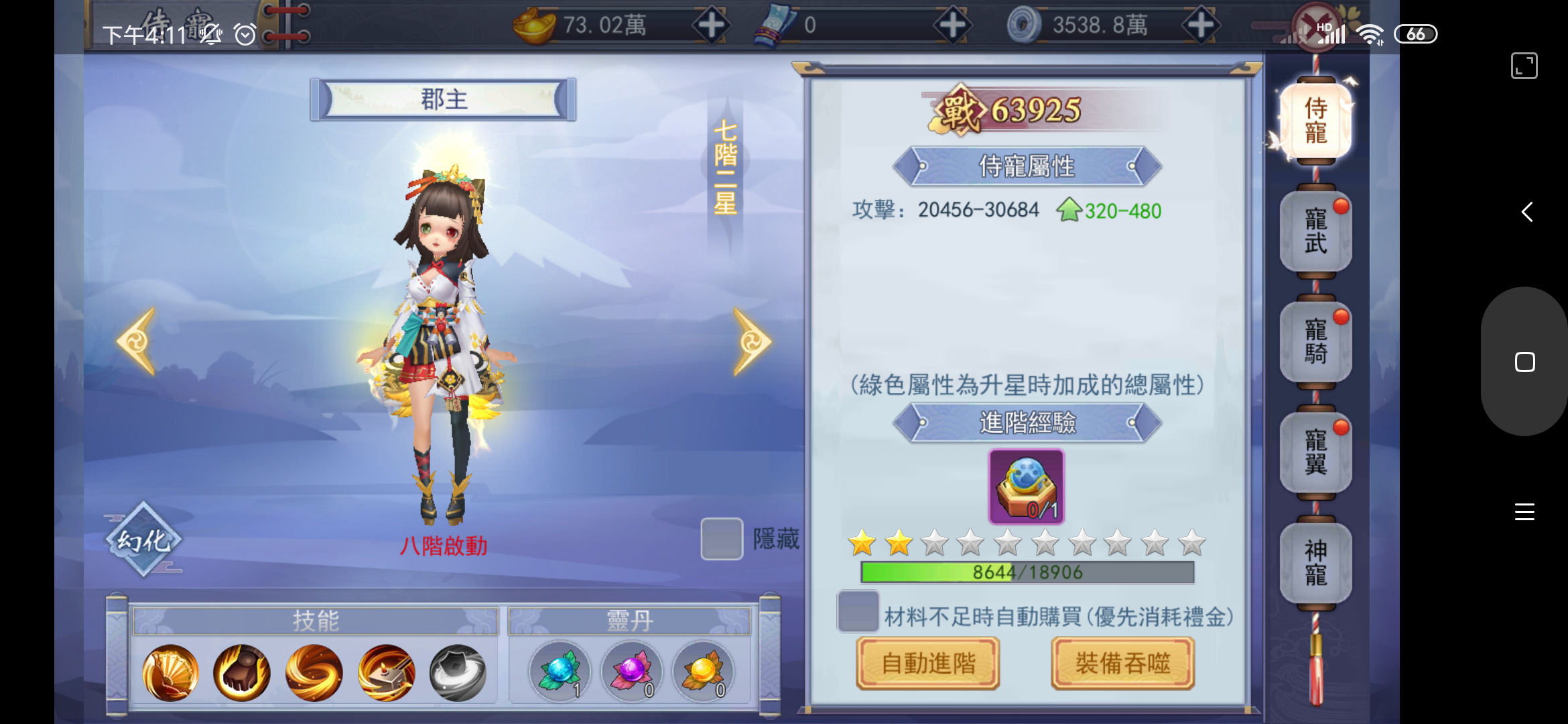Select the golden whirlwind skill icon
This screenshot has height=724, width=1568.
click(312, 672)
